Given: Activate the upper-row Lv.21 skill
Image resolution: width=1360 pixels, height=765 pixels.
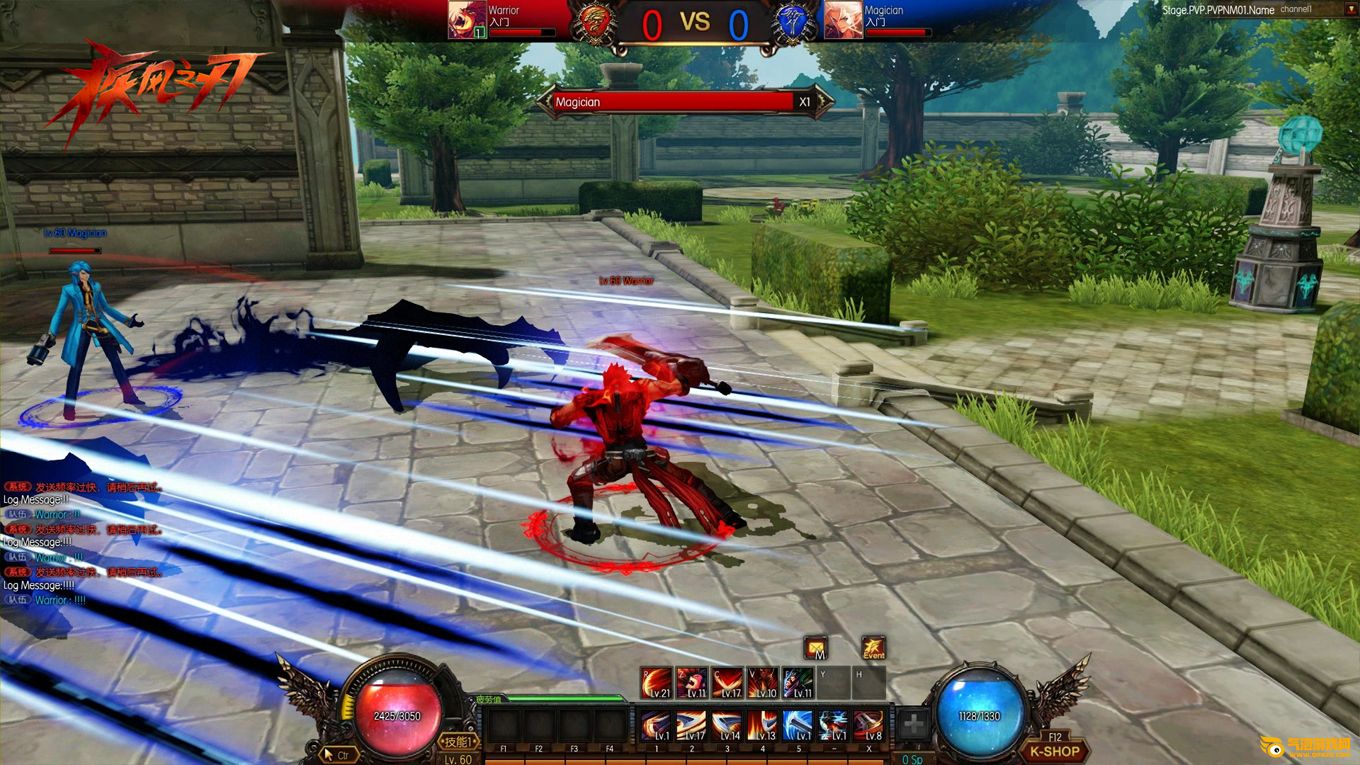Looking at the screenshot, I should (x=656, y=683).
